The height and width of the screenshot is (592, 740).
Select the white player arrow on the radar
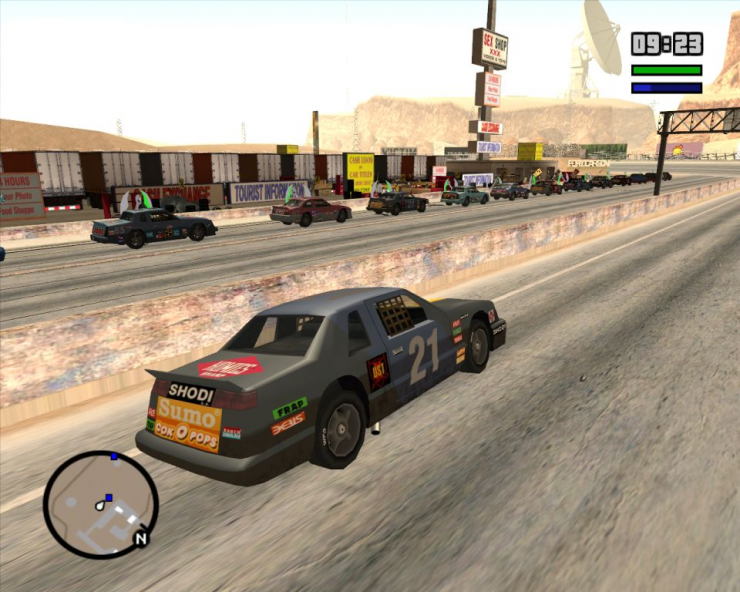point(101,506)
